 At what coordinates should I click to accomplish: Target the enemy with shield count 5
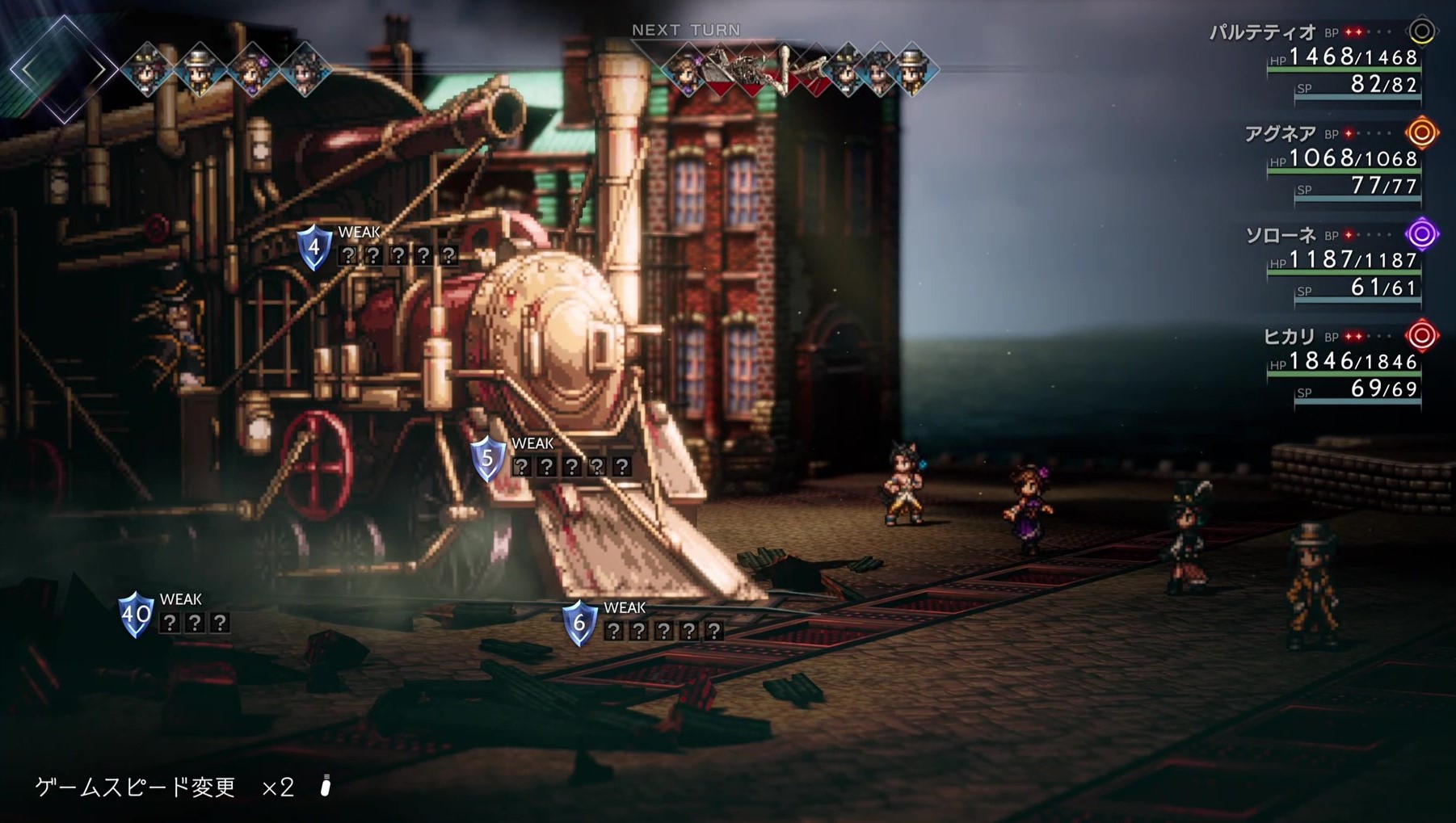click(487, 459)
